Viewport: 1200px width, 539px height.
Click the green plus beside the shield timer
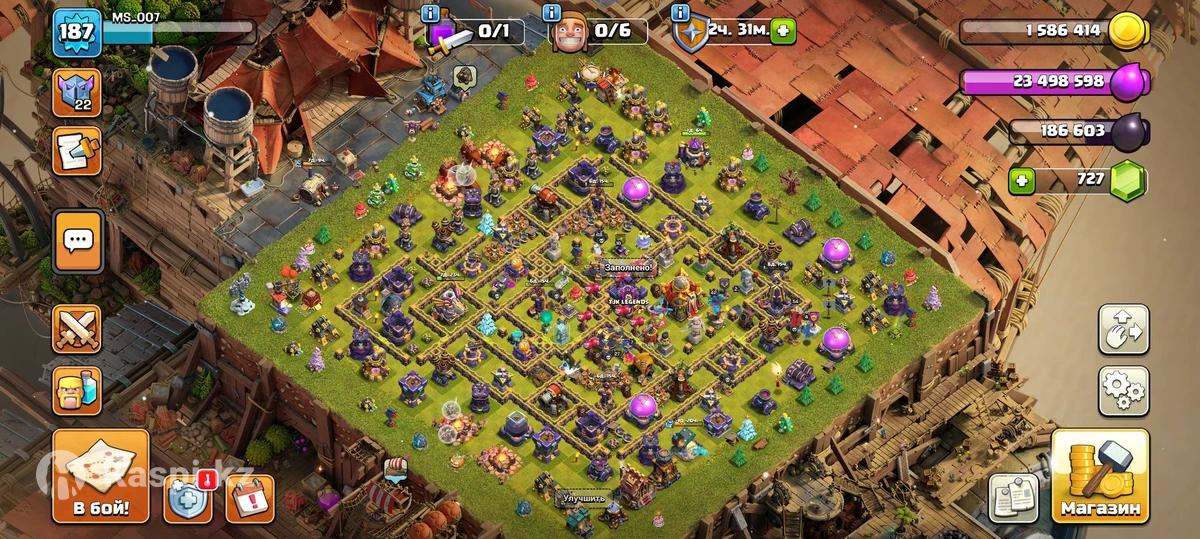(x=783, y=31)
